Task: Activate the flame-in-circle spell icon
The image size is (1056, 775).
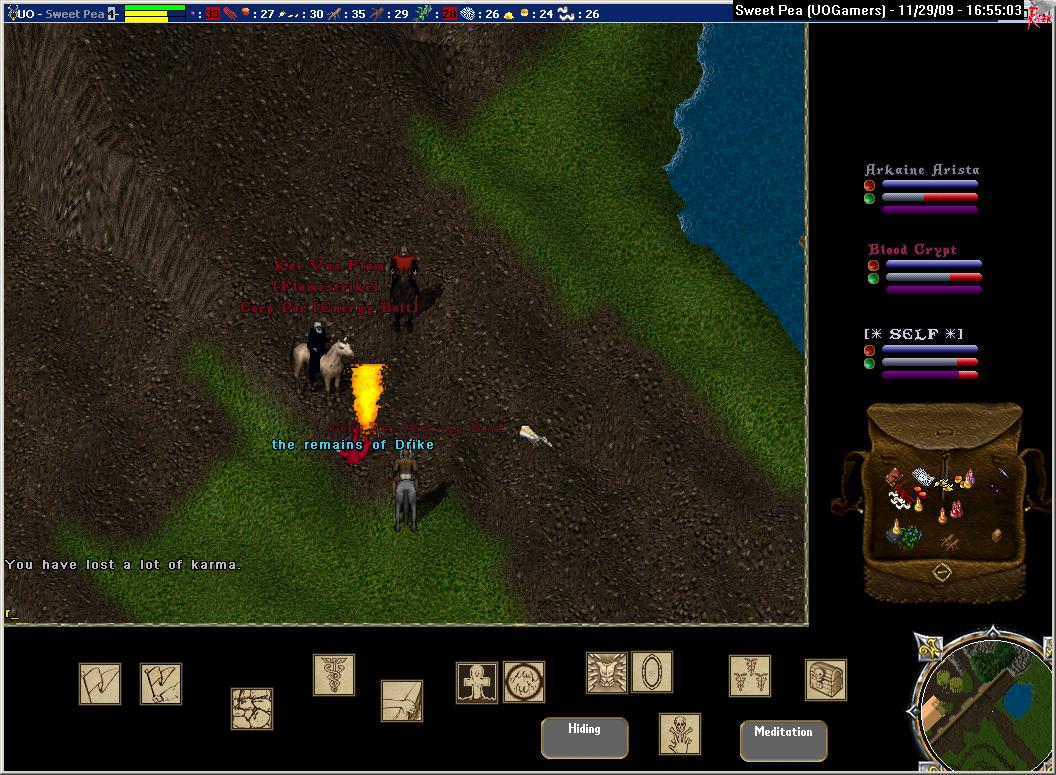Action: pyautogui.click(x=523, y=682)
